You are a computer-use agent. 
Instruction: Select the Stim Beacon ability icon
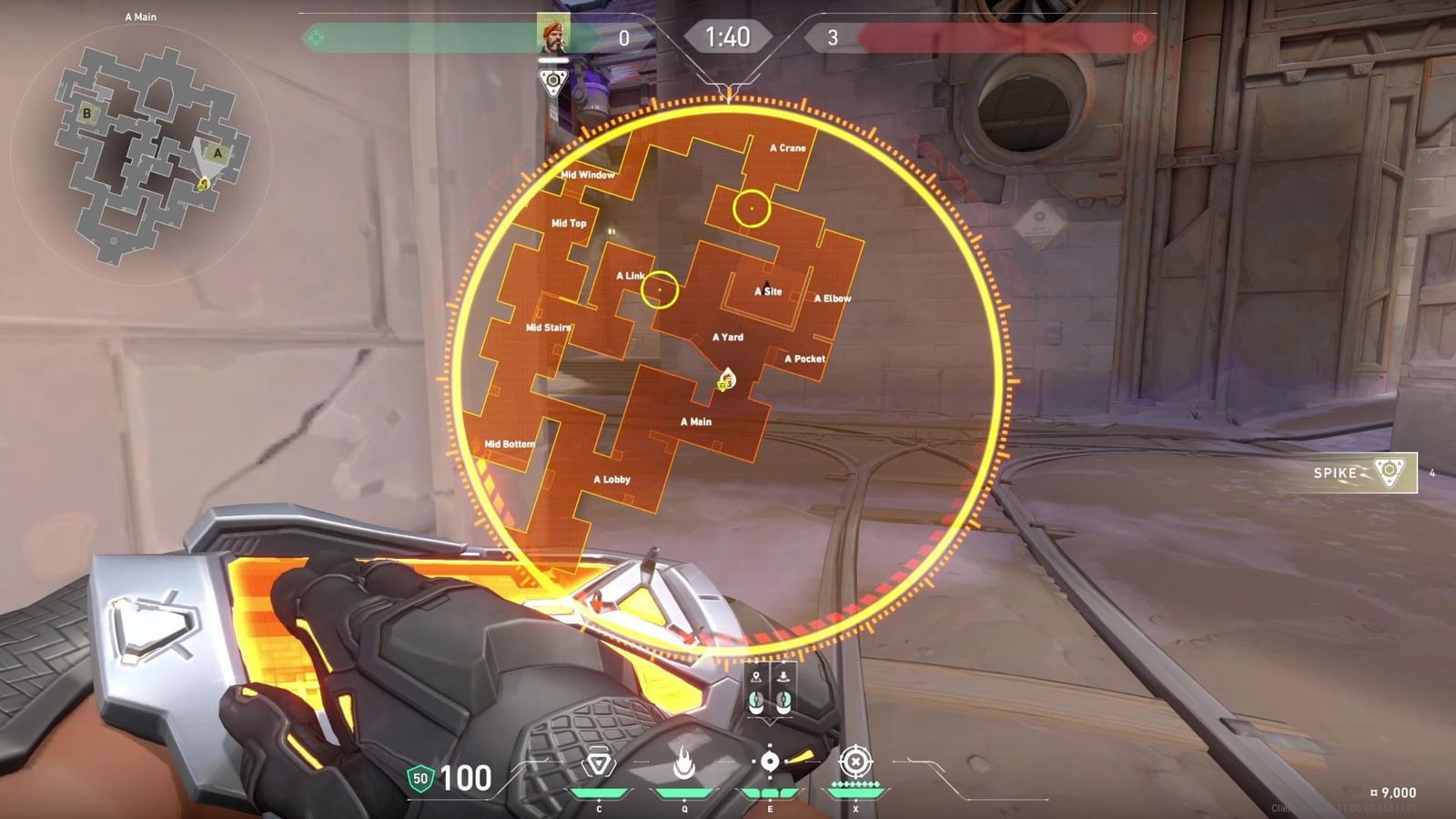598,761
